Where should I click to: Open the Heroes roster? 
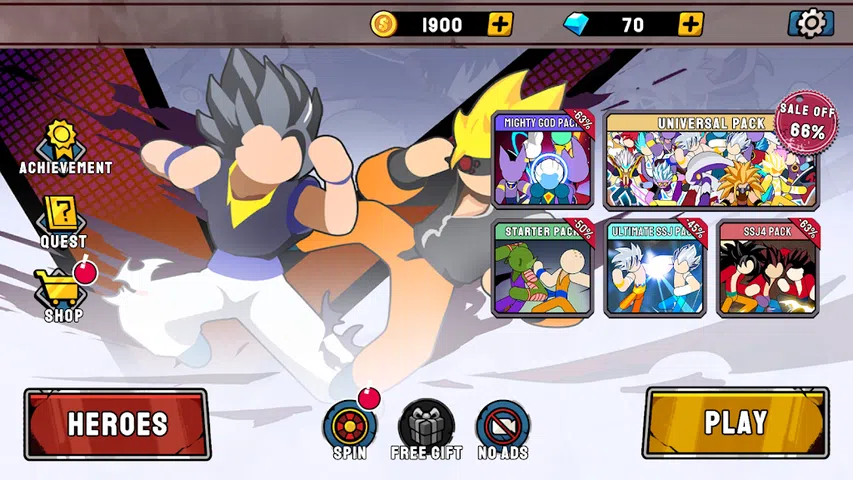tap(118, 423)
